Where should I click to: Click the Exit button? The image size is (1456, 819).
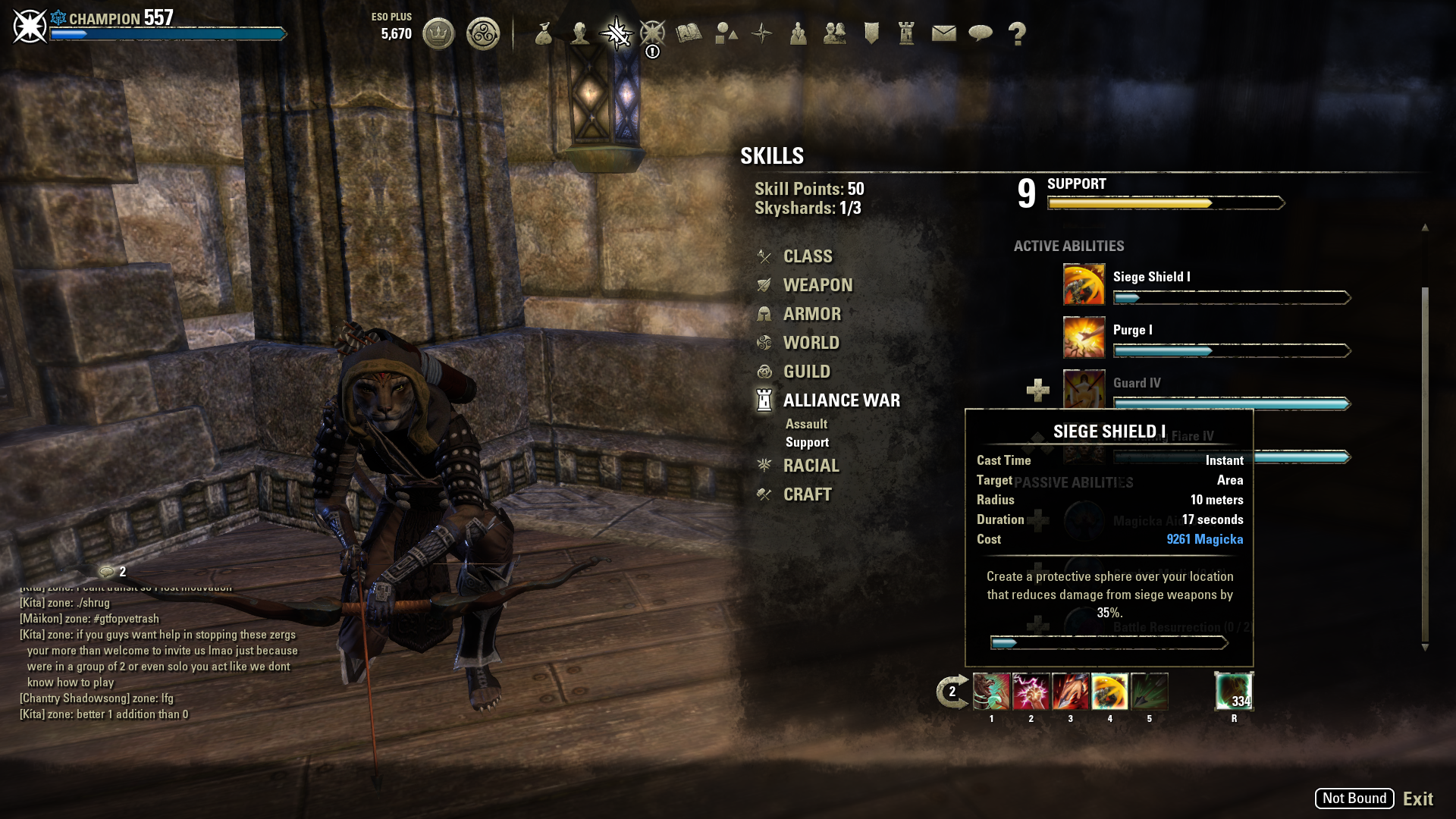(1417, 799)
